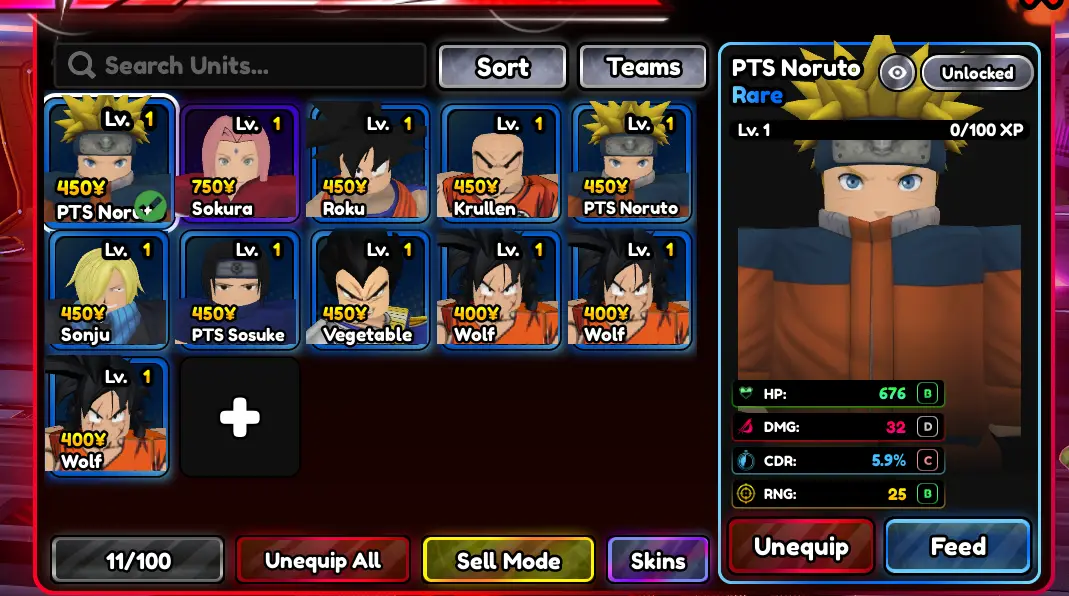Open the Teams menu
This screenshot has width=1069, height=596.
point(644,67)
